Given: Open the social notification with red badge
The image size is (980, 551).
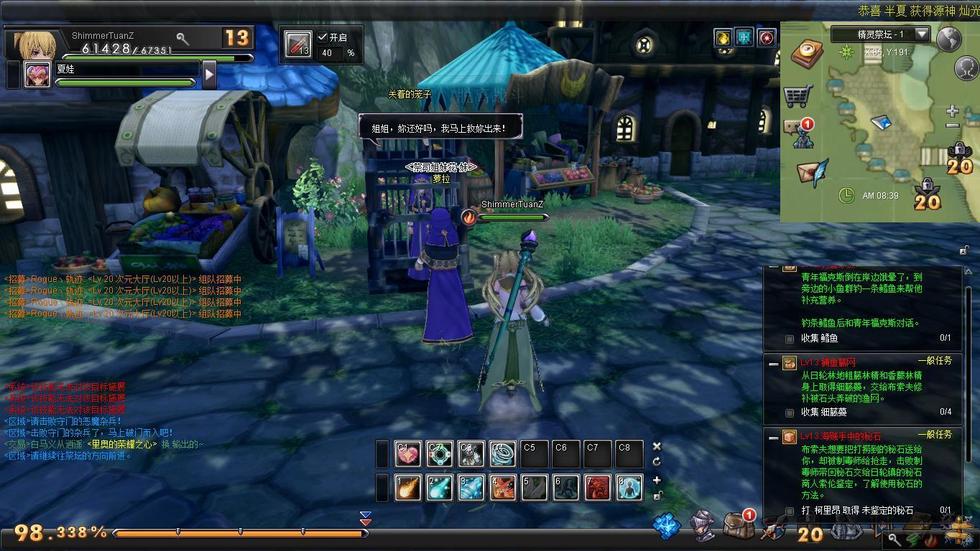Looking at the screenshot, I should coord(801,133).
